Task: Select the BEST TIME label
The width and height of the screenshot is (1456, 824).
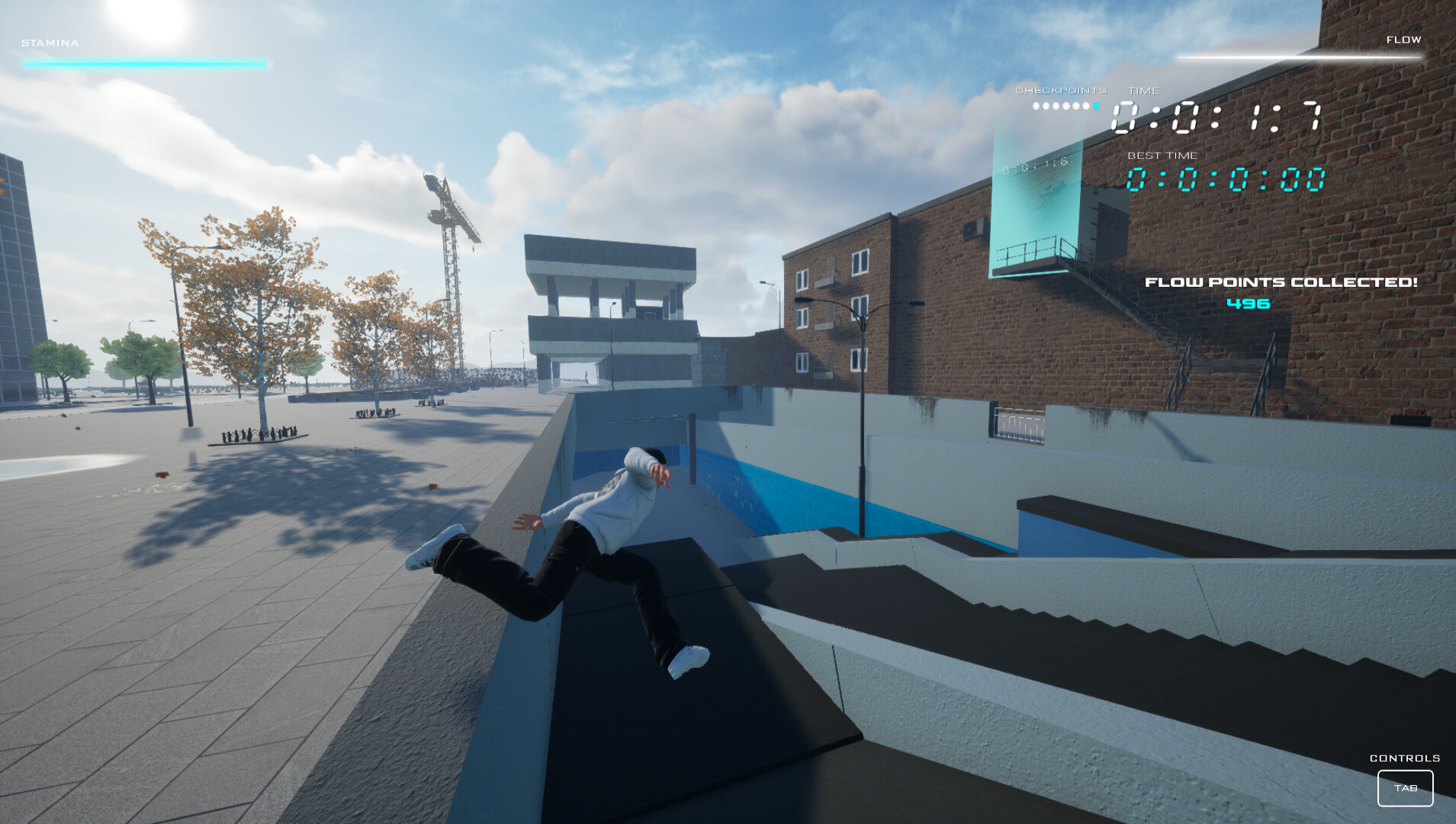Action: [x=1162, y=156]
